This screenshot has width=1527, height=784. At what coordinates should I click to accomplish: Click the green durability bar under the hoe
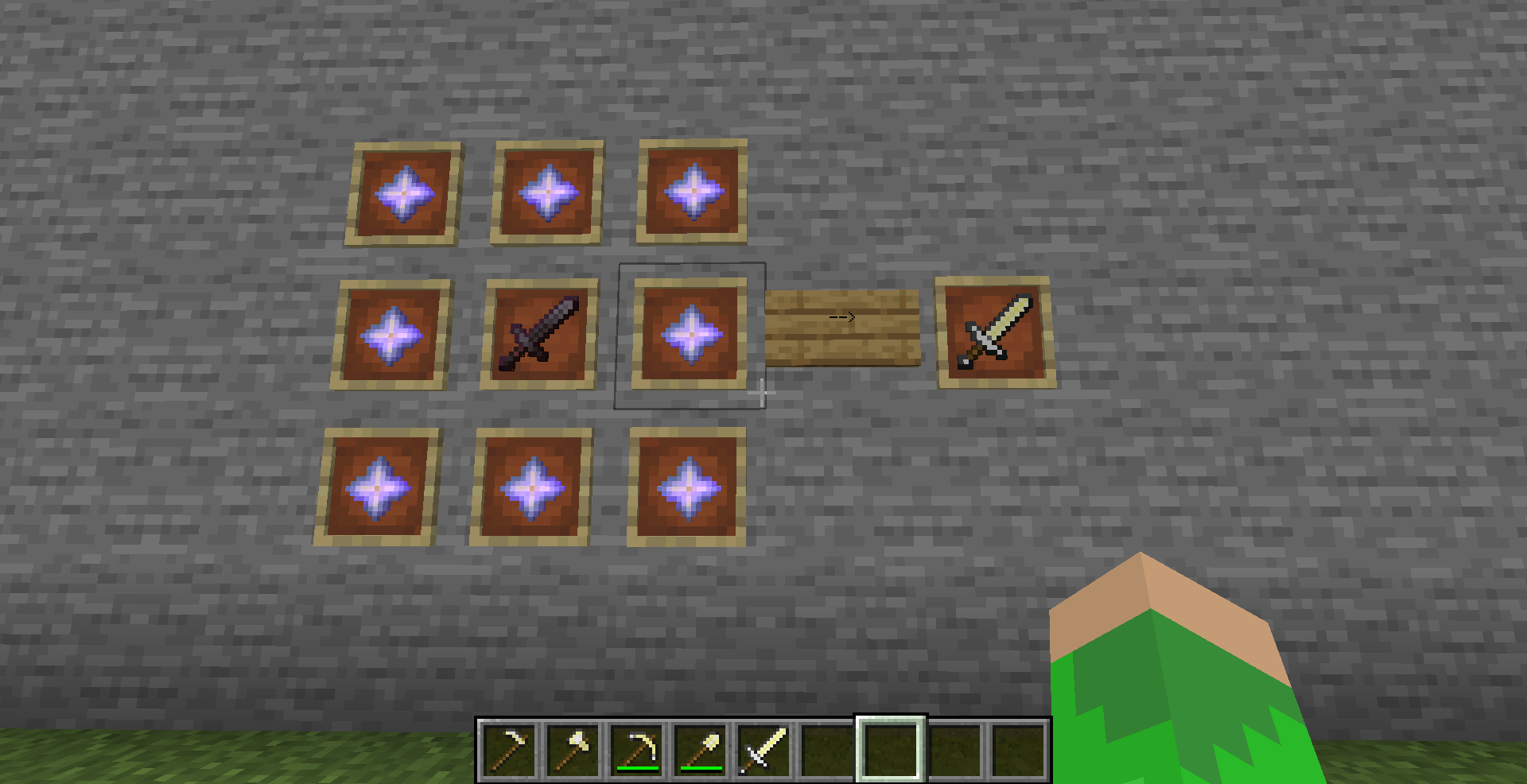point(637,769)
